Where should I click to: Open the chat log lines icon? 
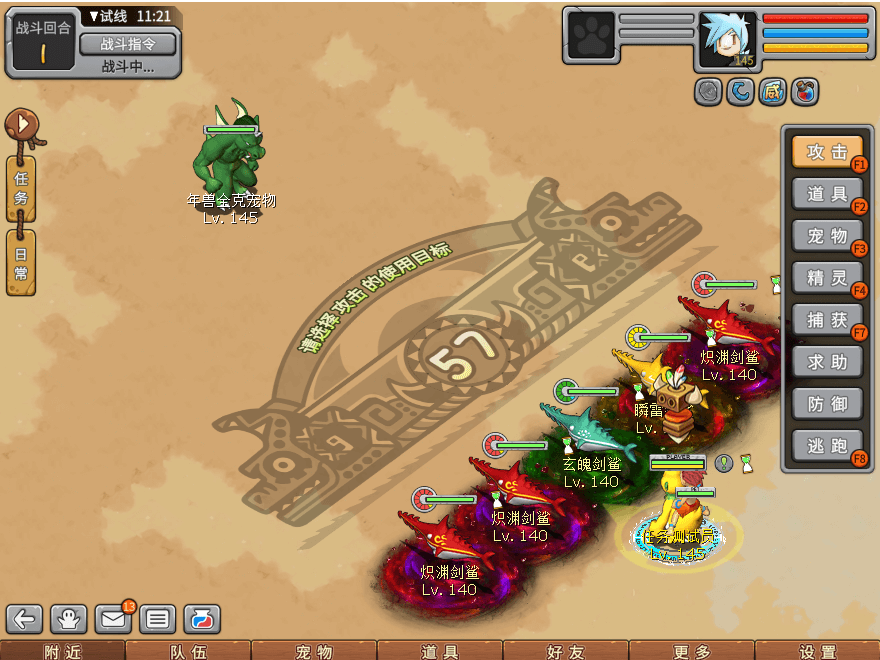[x=157, y=619]
